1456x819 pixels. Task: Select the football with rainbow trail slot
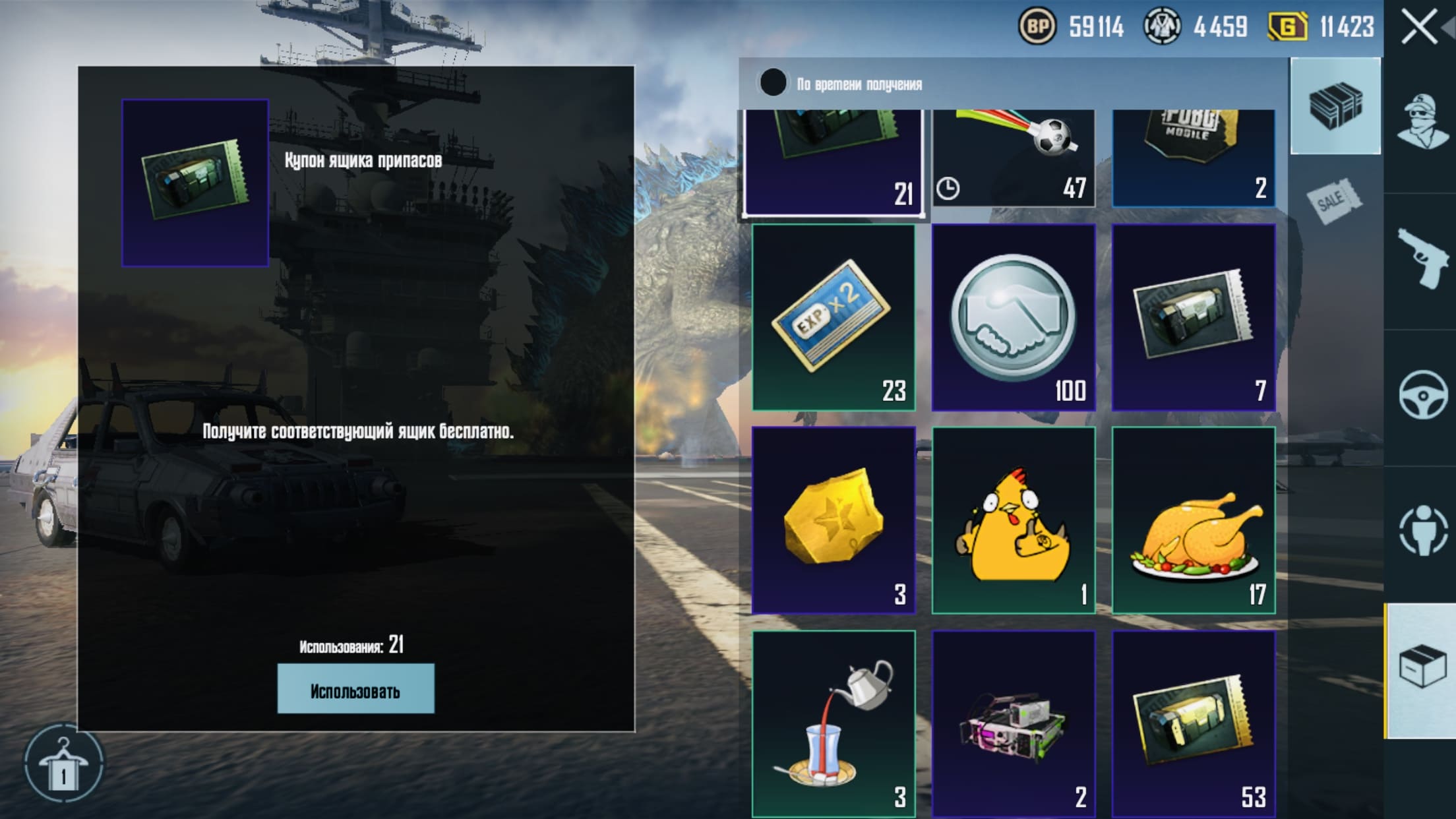tap(1014, 158)
